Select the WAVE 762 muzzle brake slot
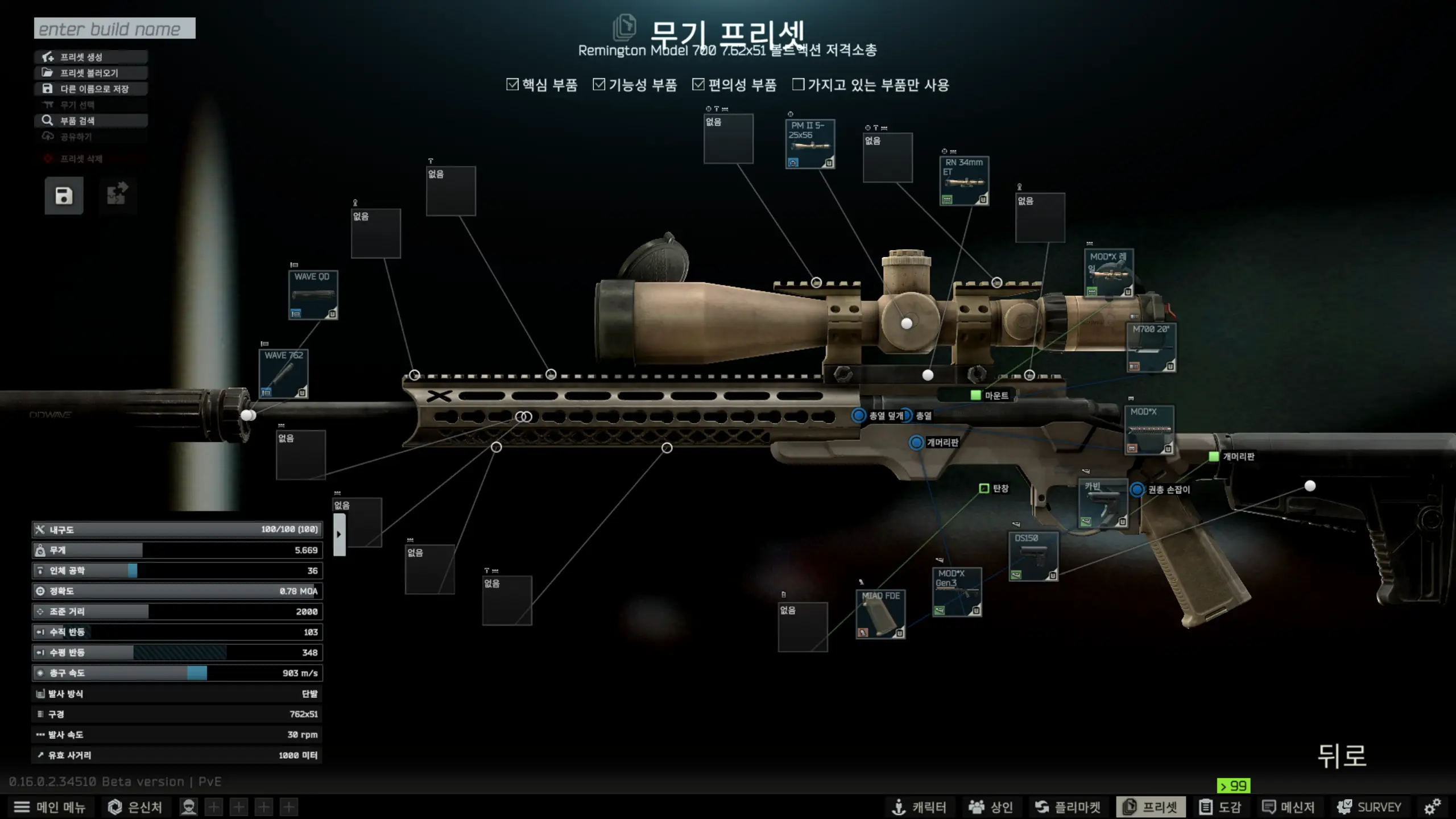The height and width of the screenshot is (819, 1456). [283, 374]
